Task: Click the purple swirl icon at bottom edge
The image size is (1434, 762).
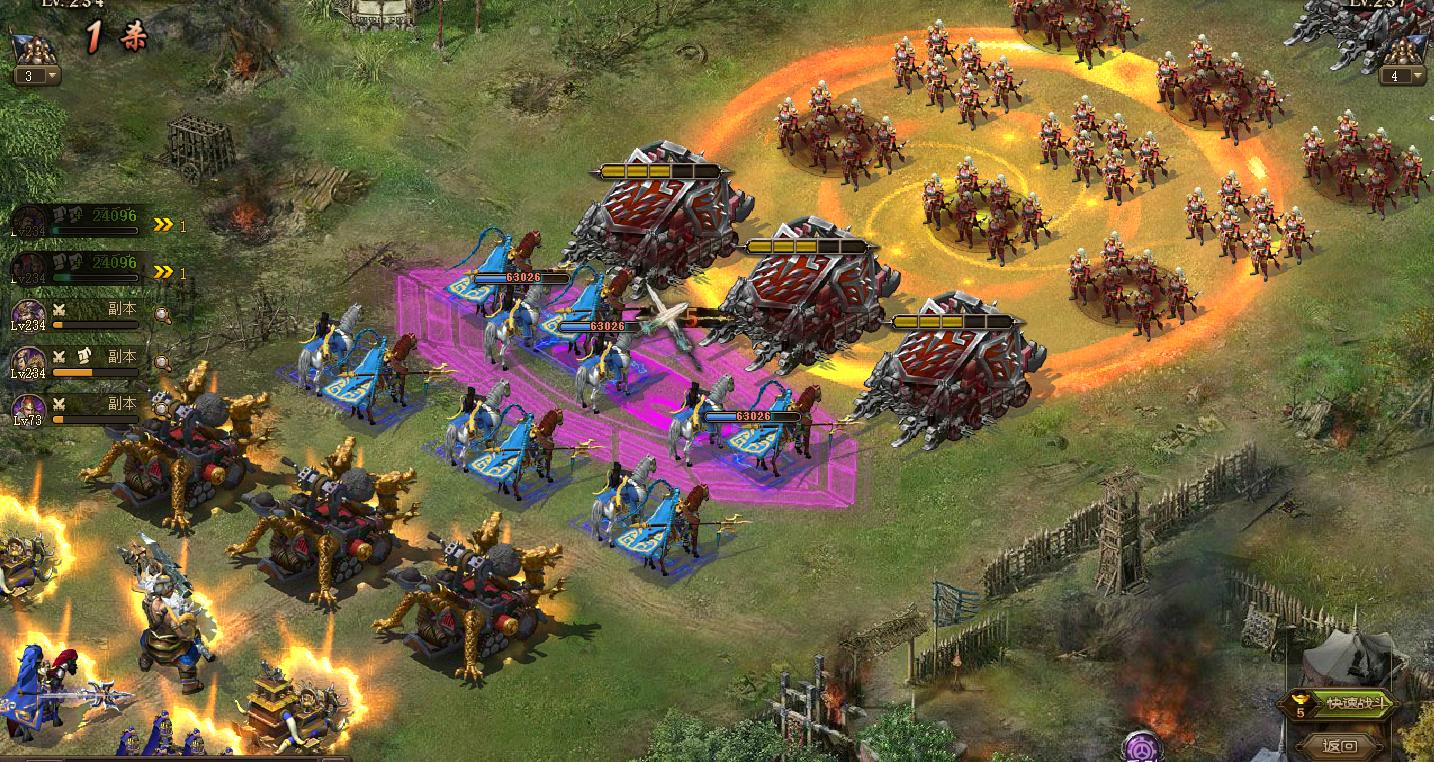Action: tap(1141, 746)
